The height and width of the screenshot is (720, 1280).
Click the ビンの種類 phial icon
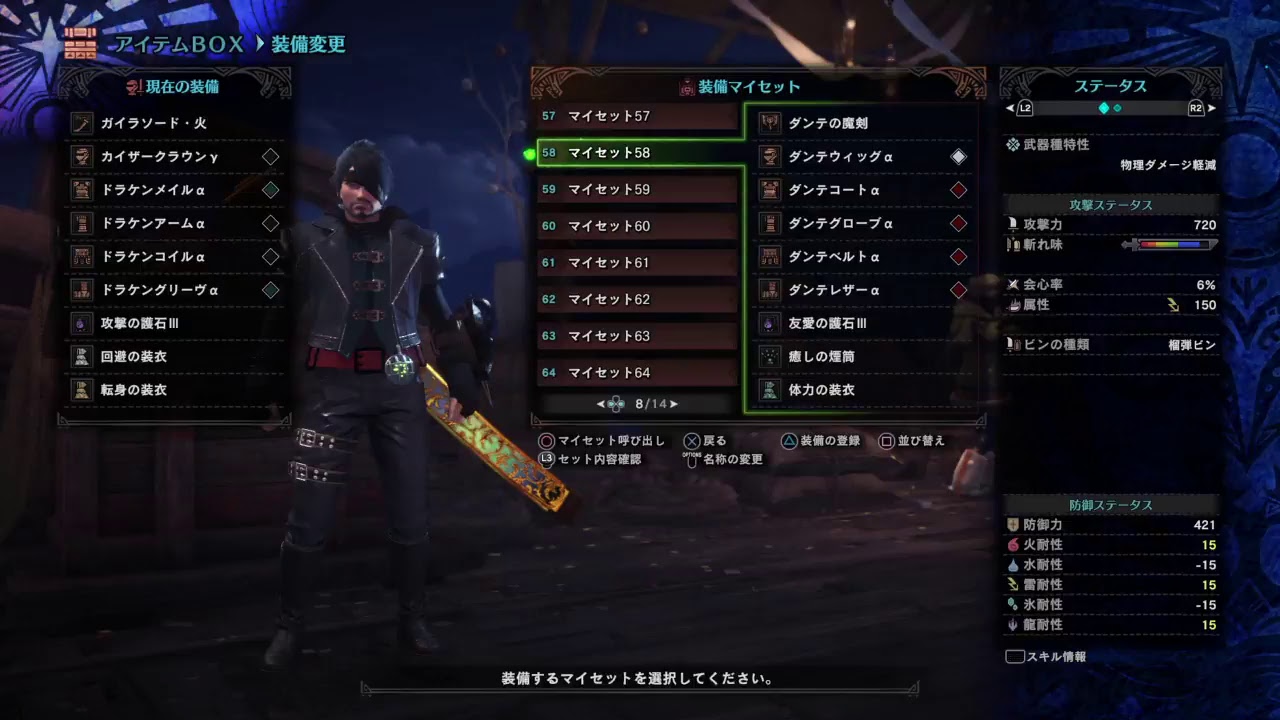click(1015, 344)
